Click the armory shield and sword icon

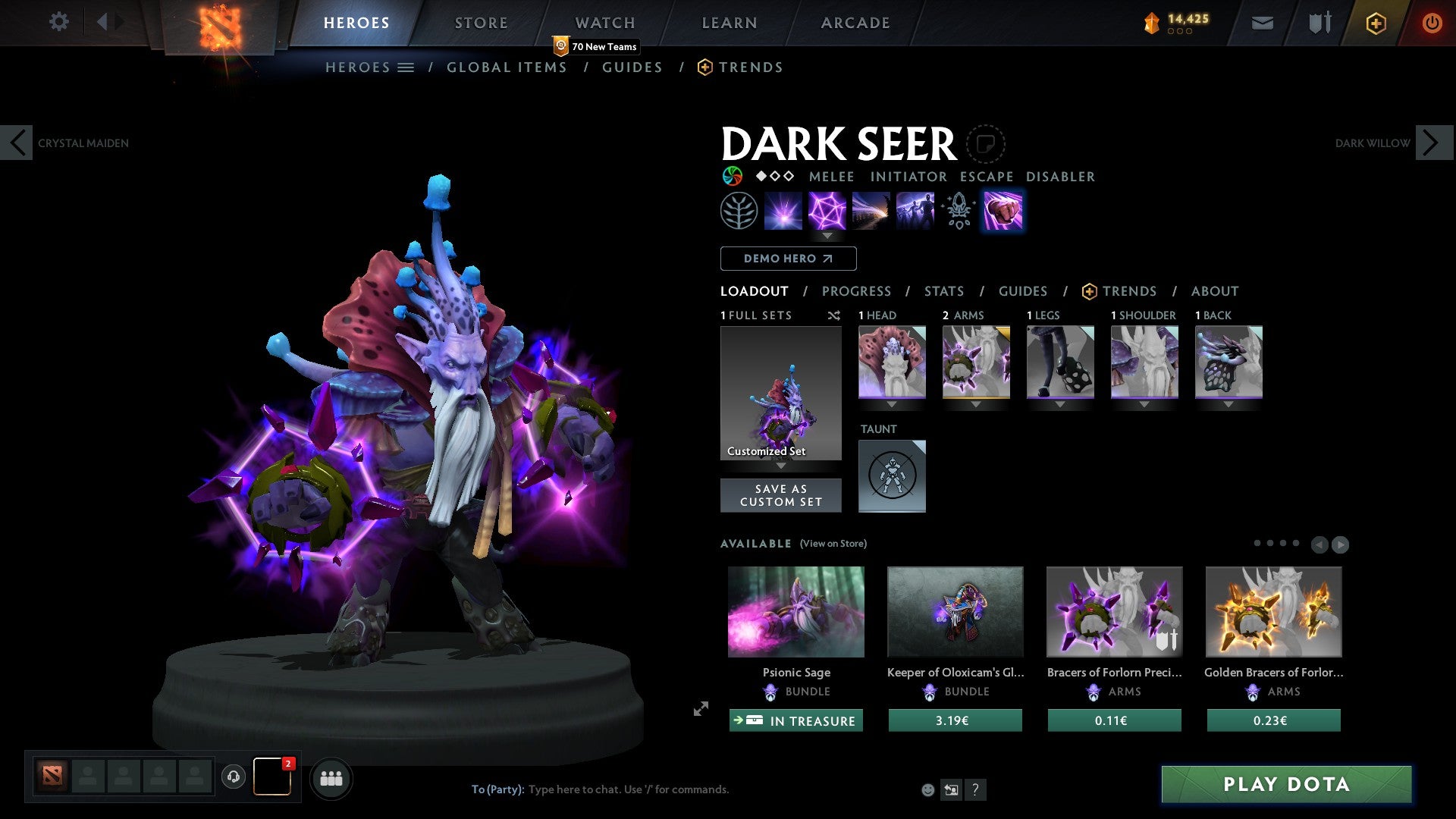[1318, 23]
